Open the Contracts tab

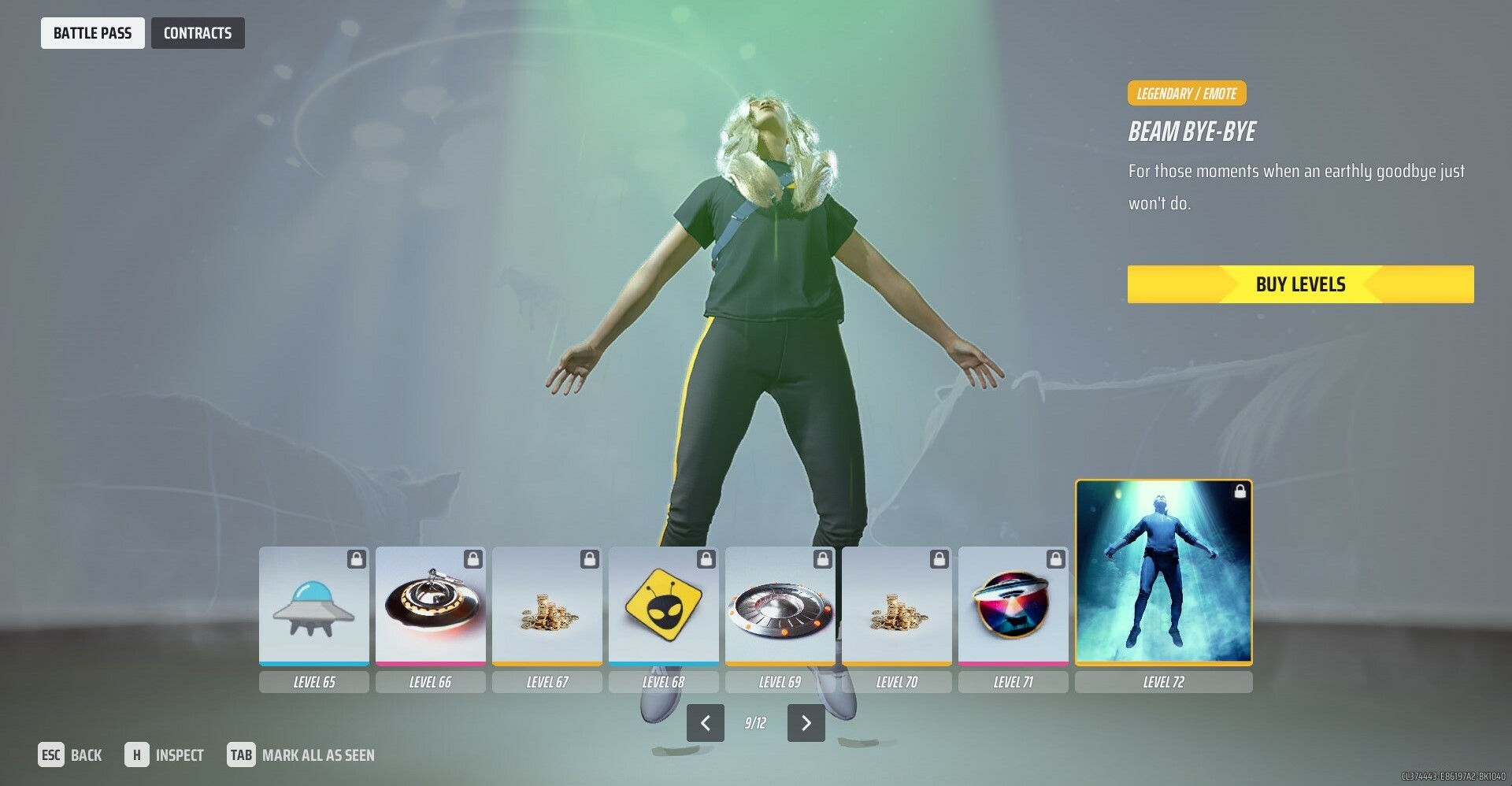[x=198, y=33]
